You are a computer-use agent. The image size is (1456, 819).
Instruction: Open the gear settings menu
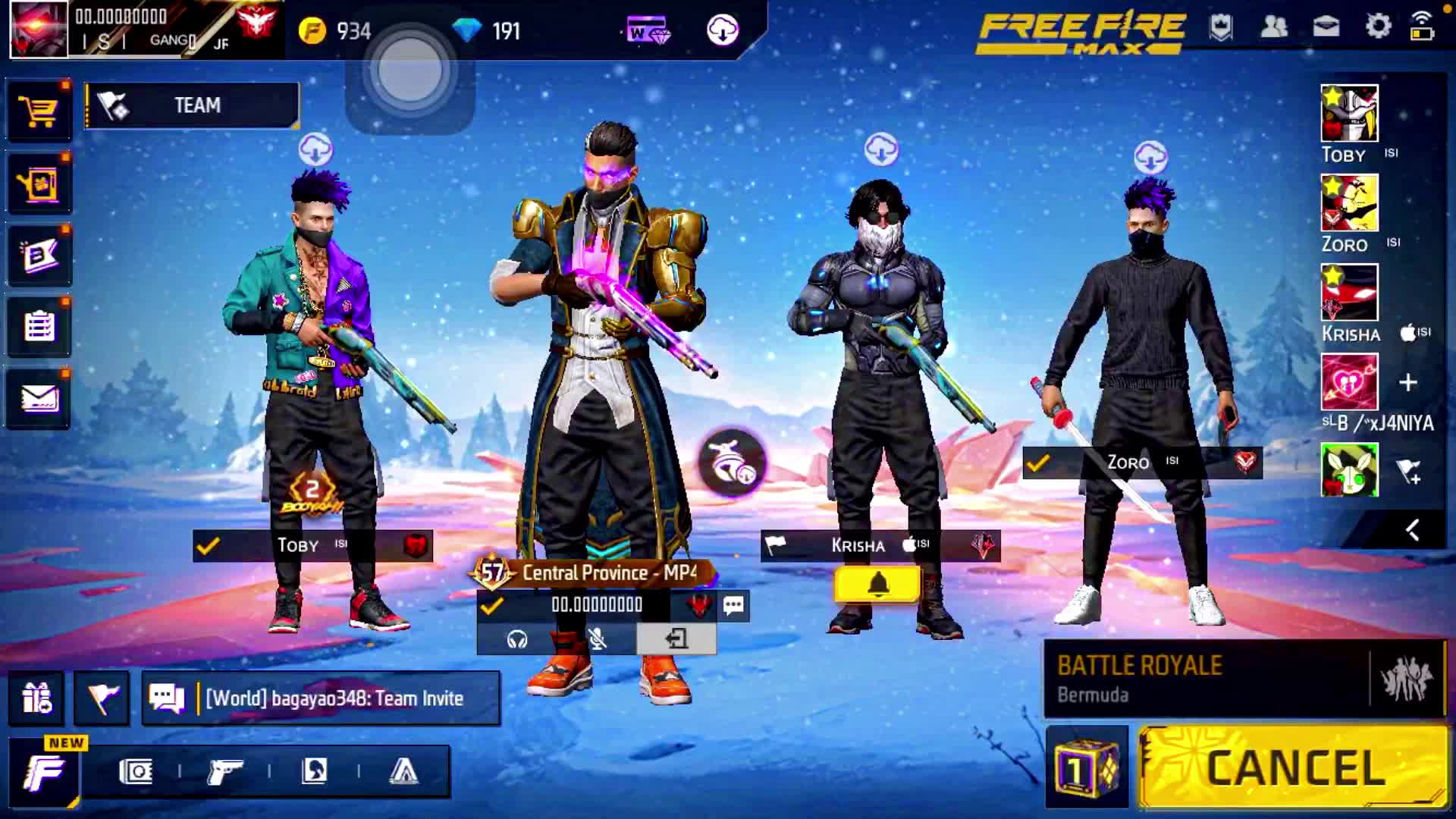[x=1378, y=27]
